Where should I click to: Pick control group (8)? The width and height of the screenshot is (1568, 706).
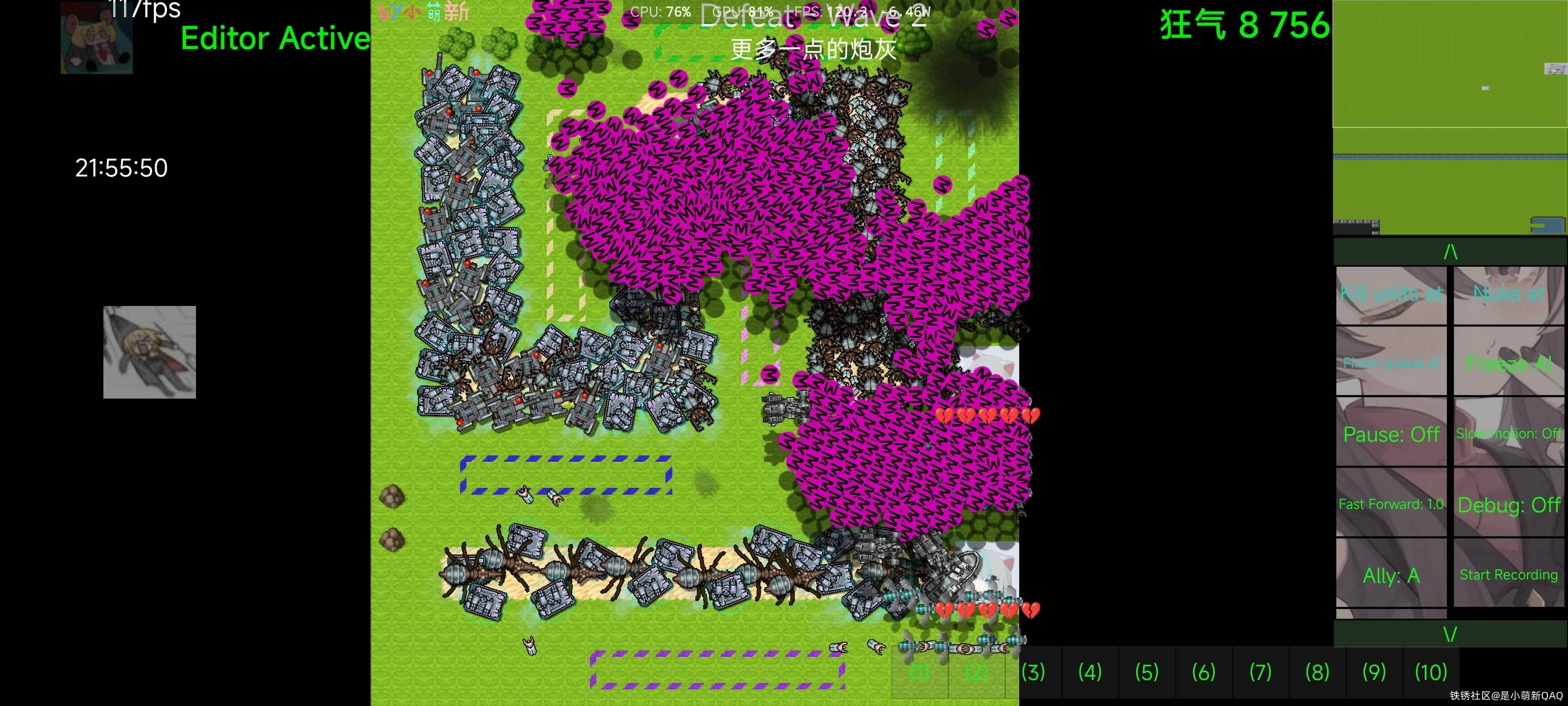tap(1317, 673)
